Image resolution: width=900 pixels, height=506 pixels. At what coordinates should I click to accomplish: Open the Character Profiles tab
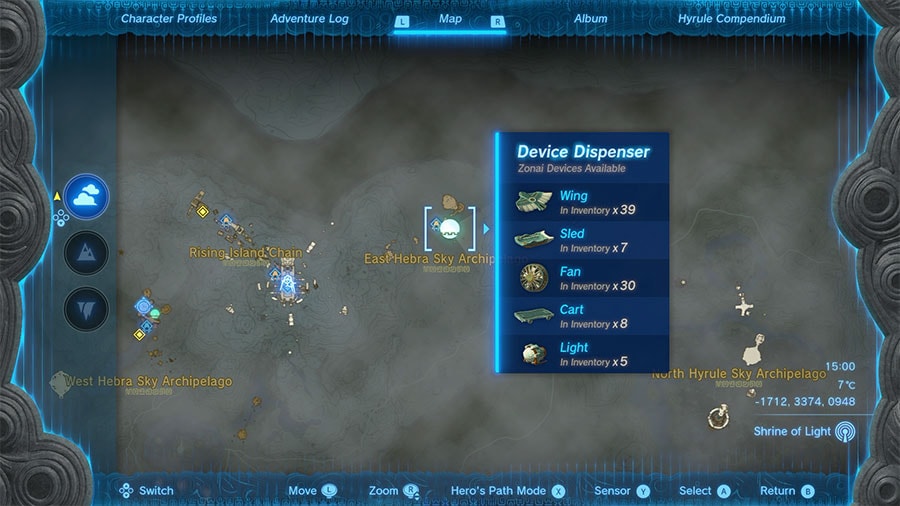point(167,18)
